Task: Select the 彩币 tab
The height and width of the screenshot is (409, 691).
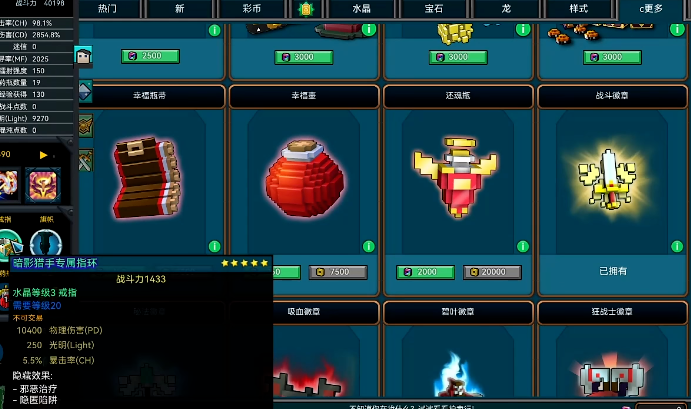Action: click(251, 8)
